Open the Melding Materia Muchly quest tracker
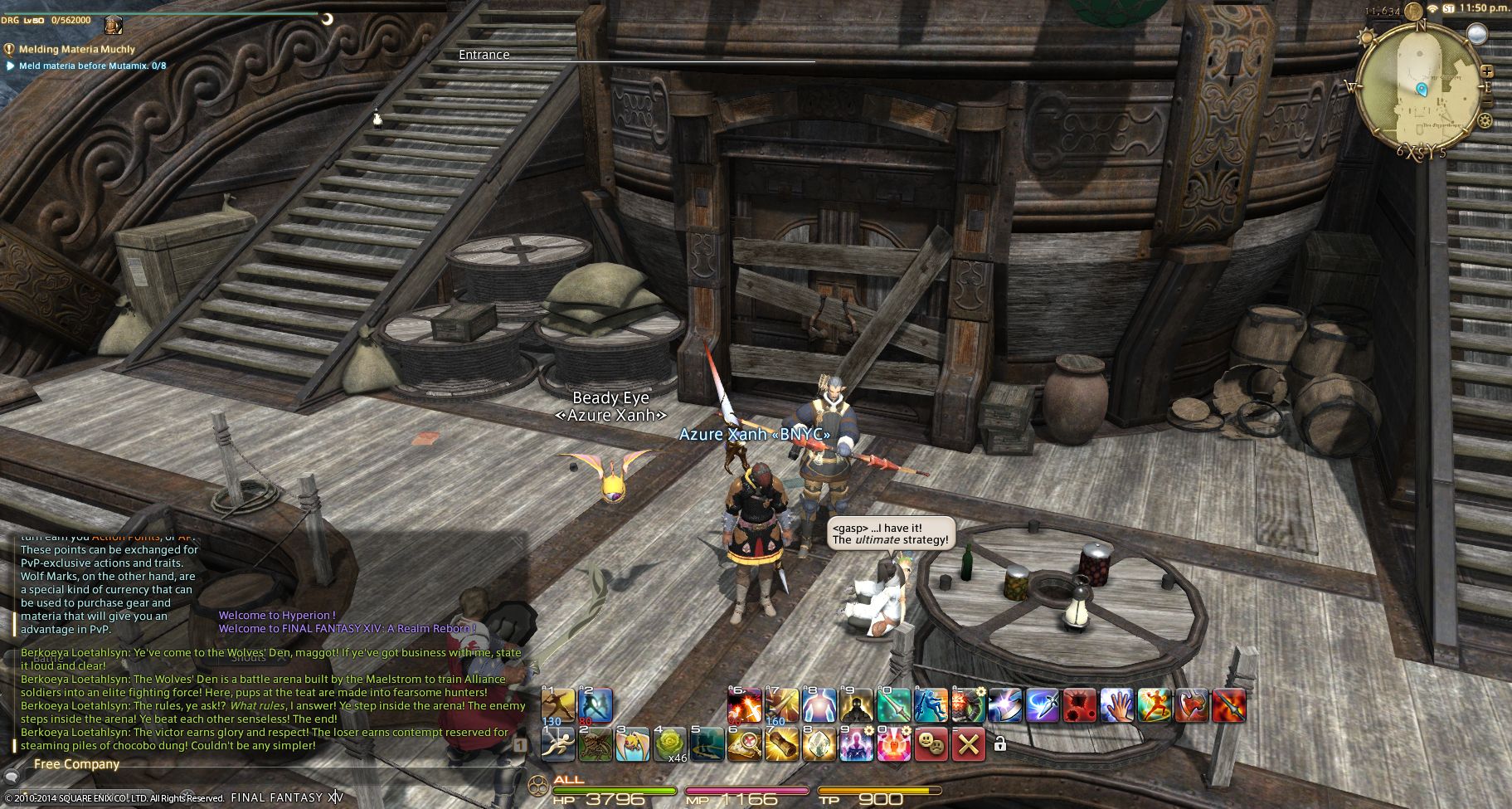 pos(76,49)
